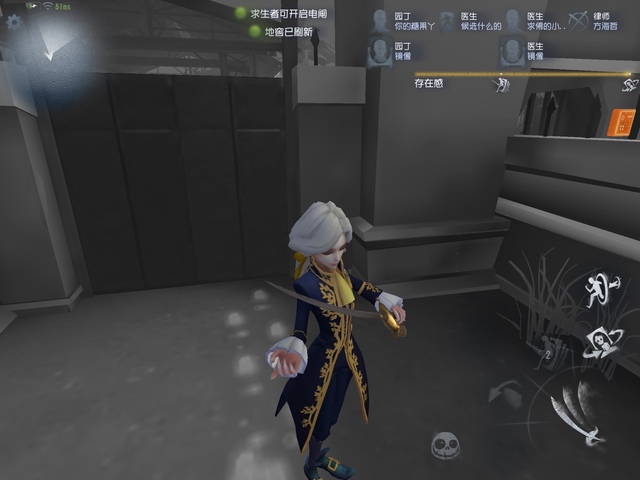Open settings with the gear icon
This screenshot has width=640, height=480.
(x=14, y=21)
